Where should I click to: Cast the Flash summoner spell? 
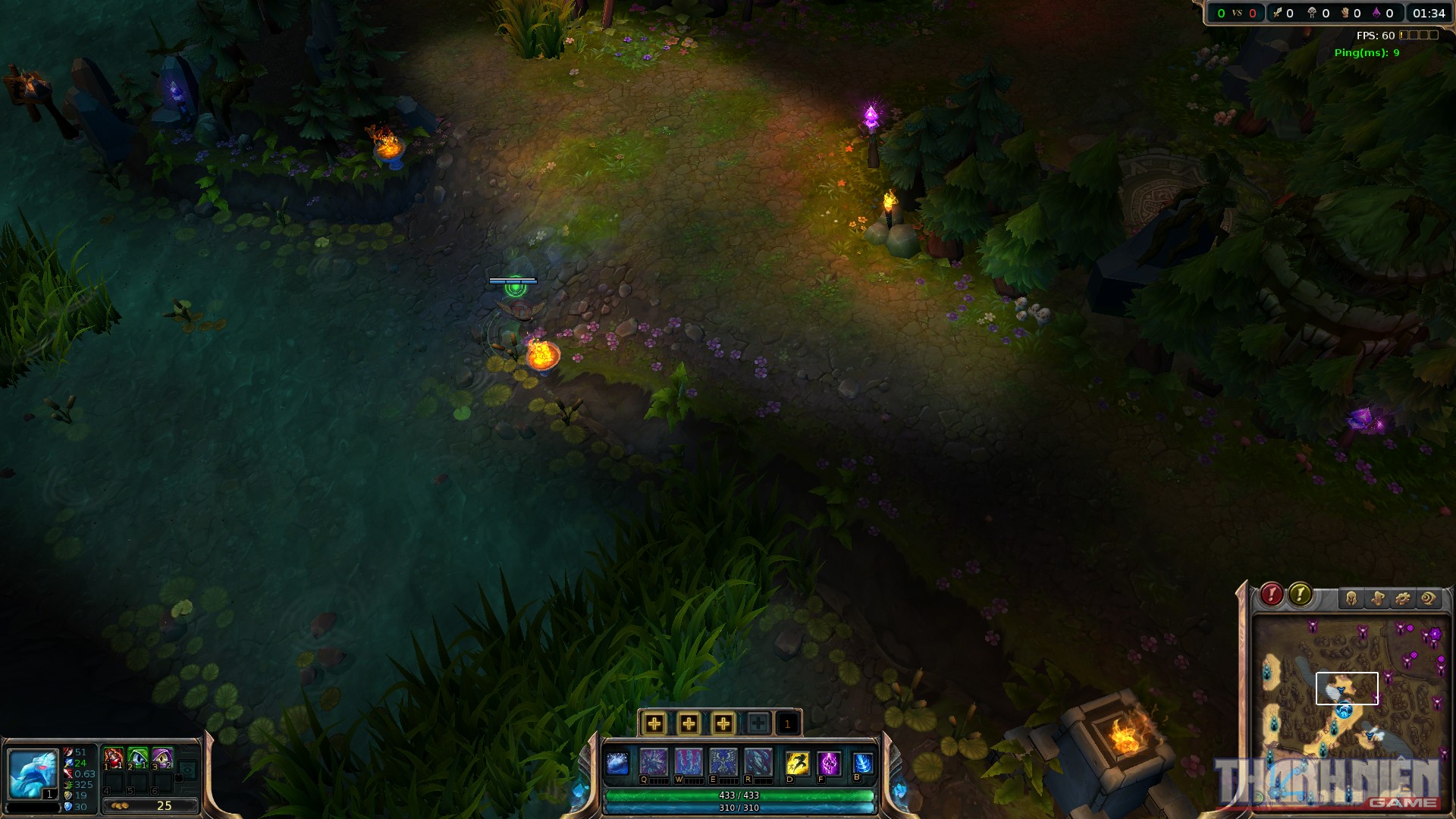[x=797, y=763]
